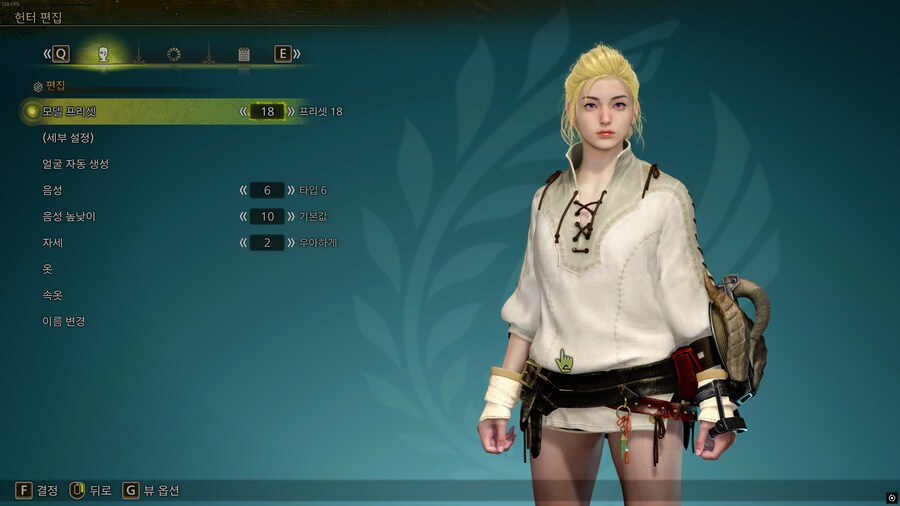Change 자세 to the previous posture
This screenshot has width=900, height=506.
[x=243, y=242]
